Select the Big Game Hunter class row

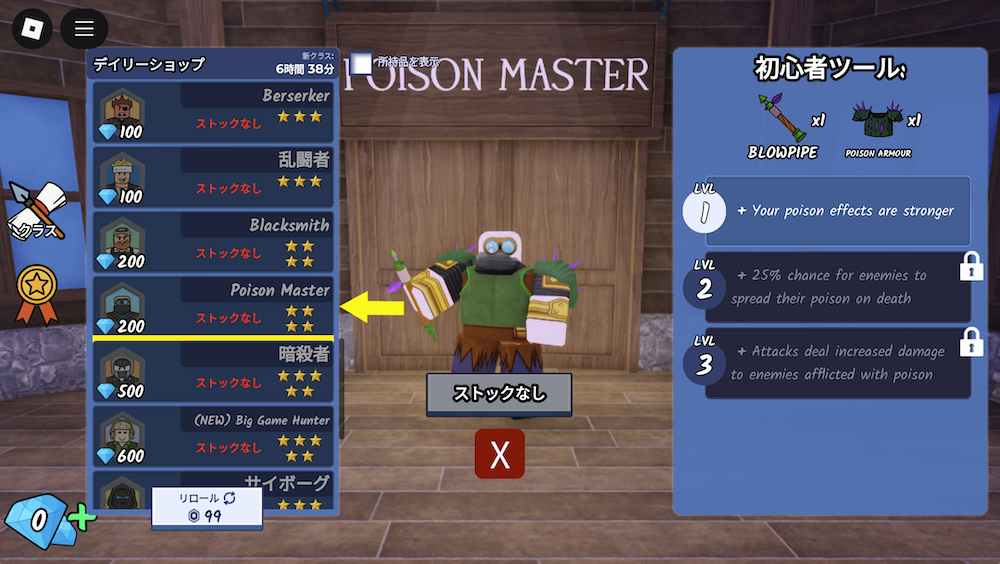[213, 436]
